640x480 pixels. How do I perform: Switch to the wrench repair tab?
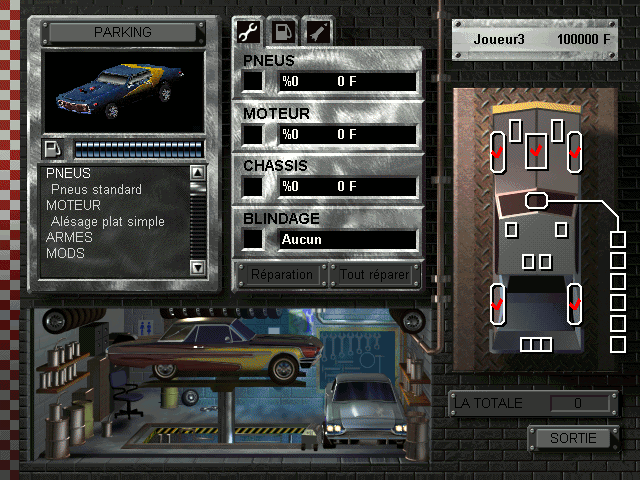tap(248, 32)
